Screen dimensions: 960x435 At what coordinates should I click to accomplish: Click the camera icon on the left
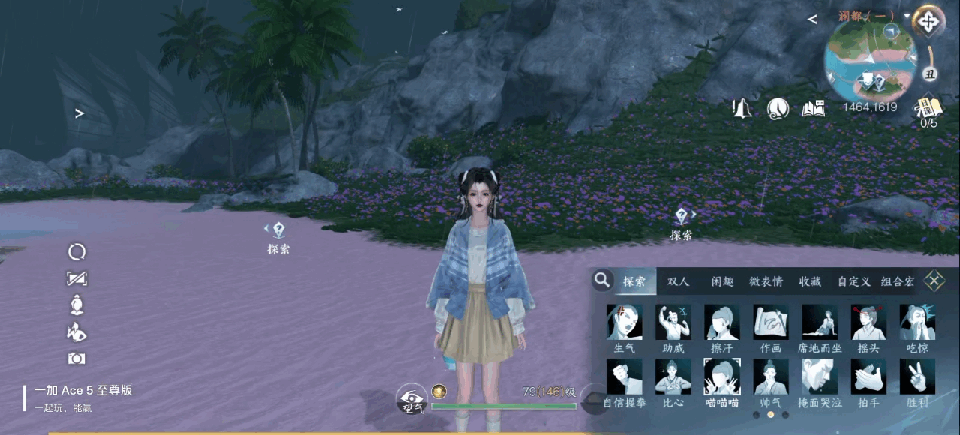coord(77,358)
